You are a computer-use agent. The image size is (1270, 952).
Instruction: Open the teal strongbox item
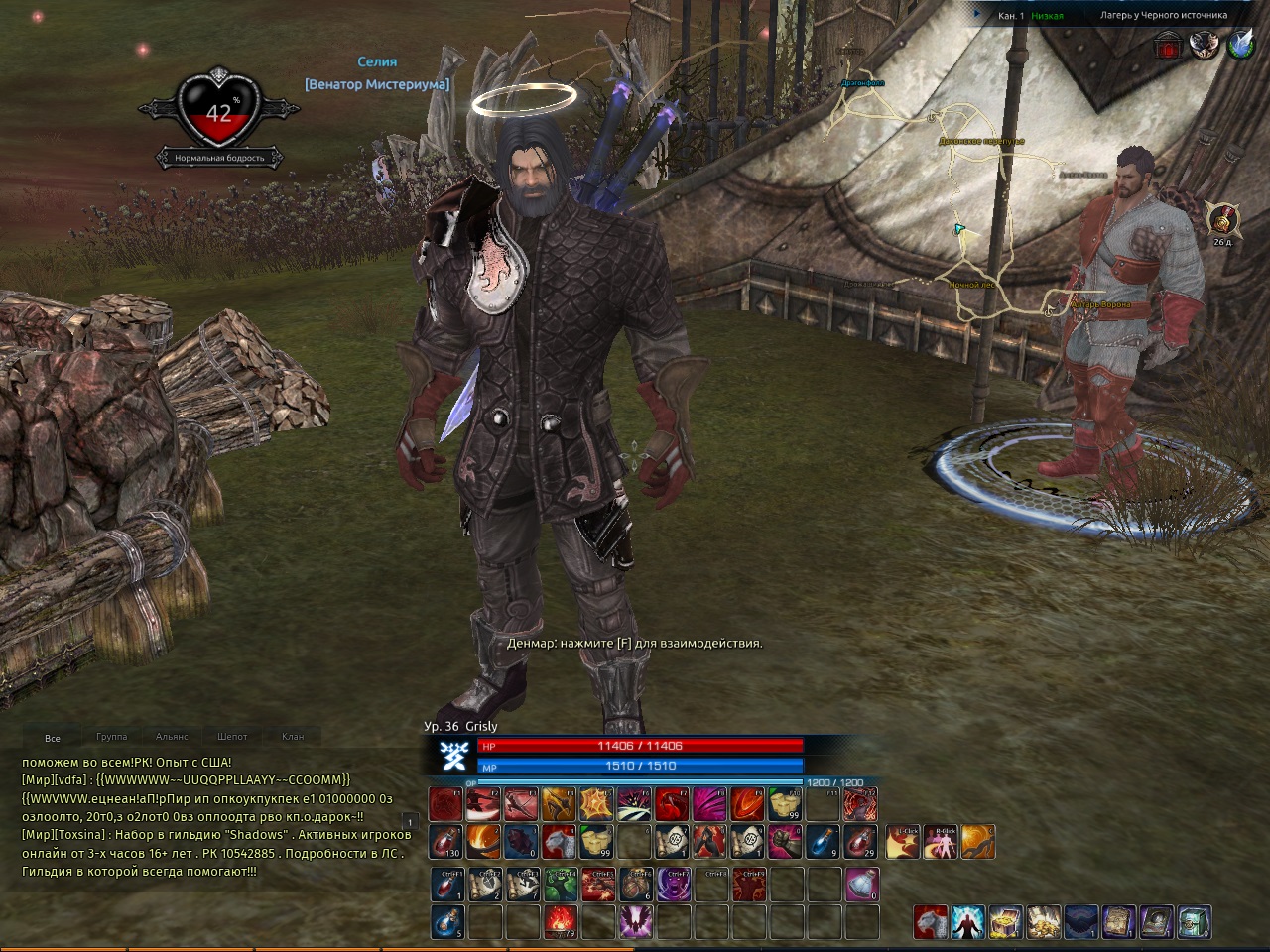coord(1194,922)
